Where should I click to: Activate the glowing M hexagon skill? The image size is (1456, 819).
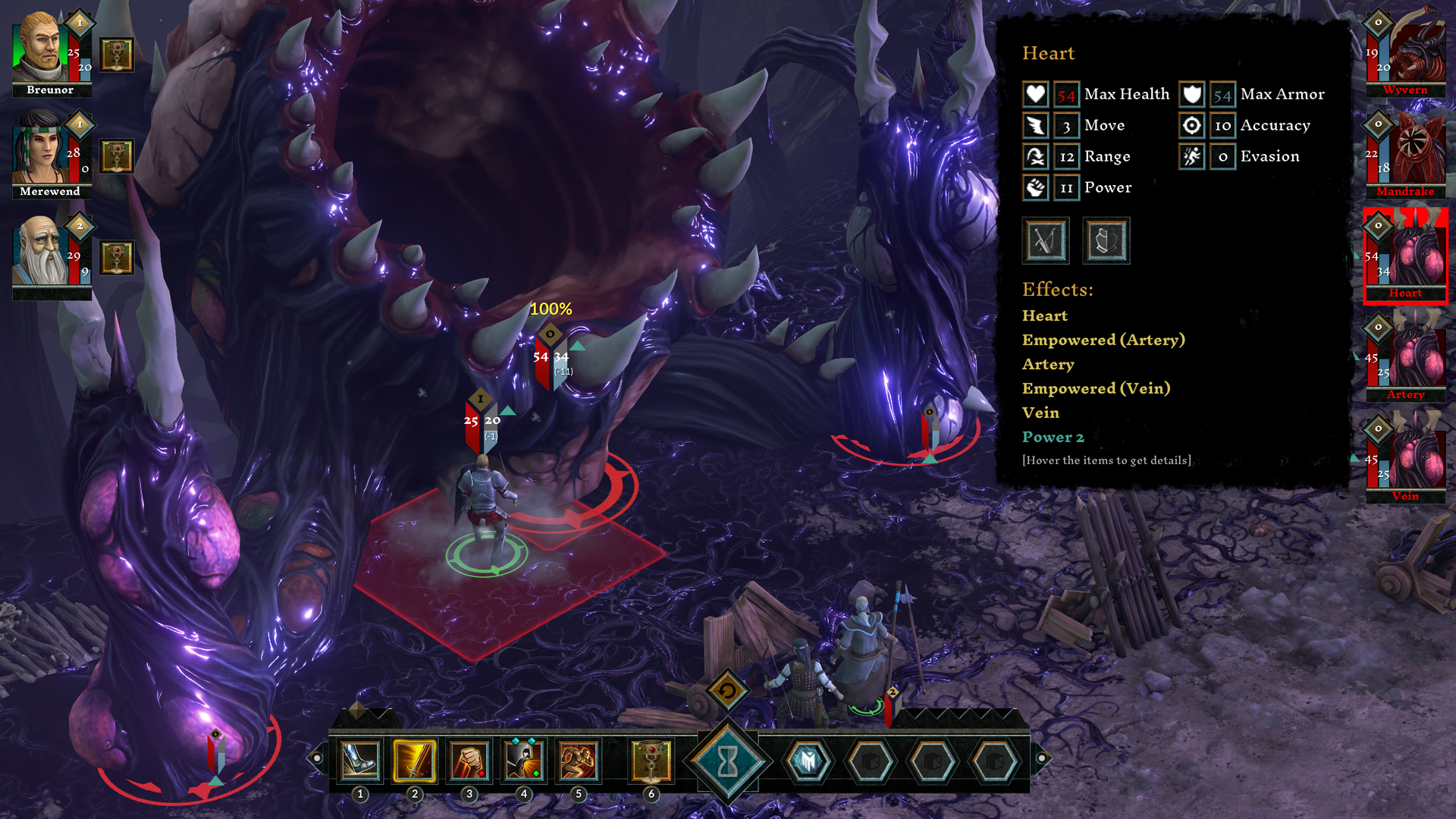[x=808, y=761]
